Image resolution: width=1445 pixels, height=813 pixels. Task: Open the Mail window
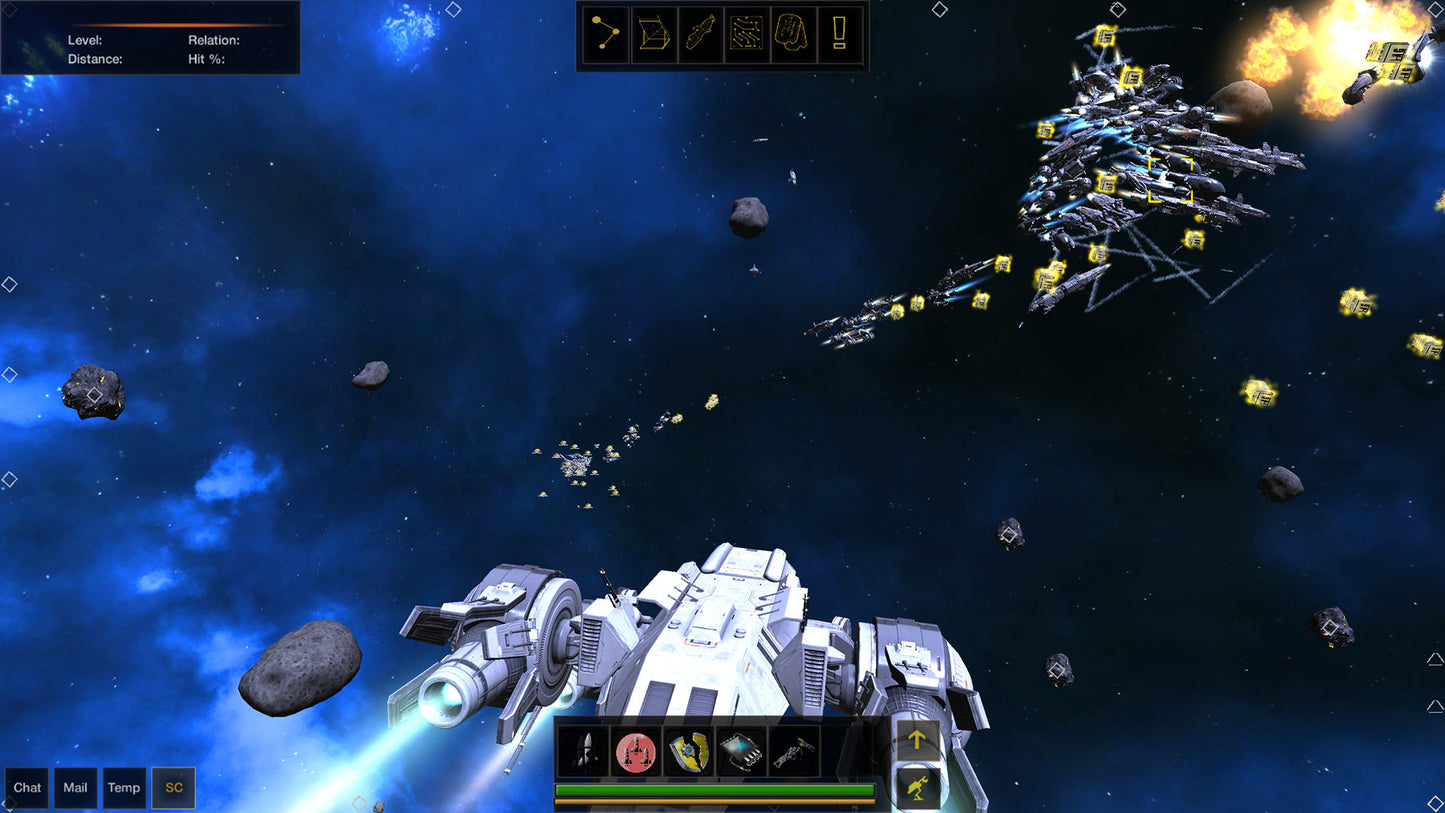(x=75, y=788)
